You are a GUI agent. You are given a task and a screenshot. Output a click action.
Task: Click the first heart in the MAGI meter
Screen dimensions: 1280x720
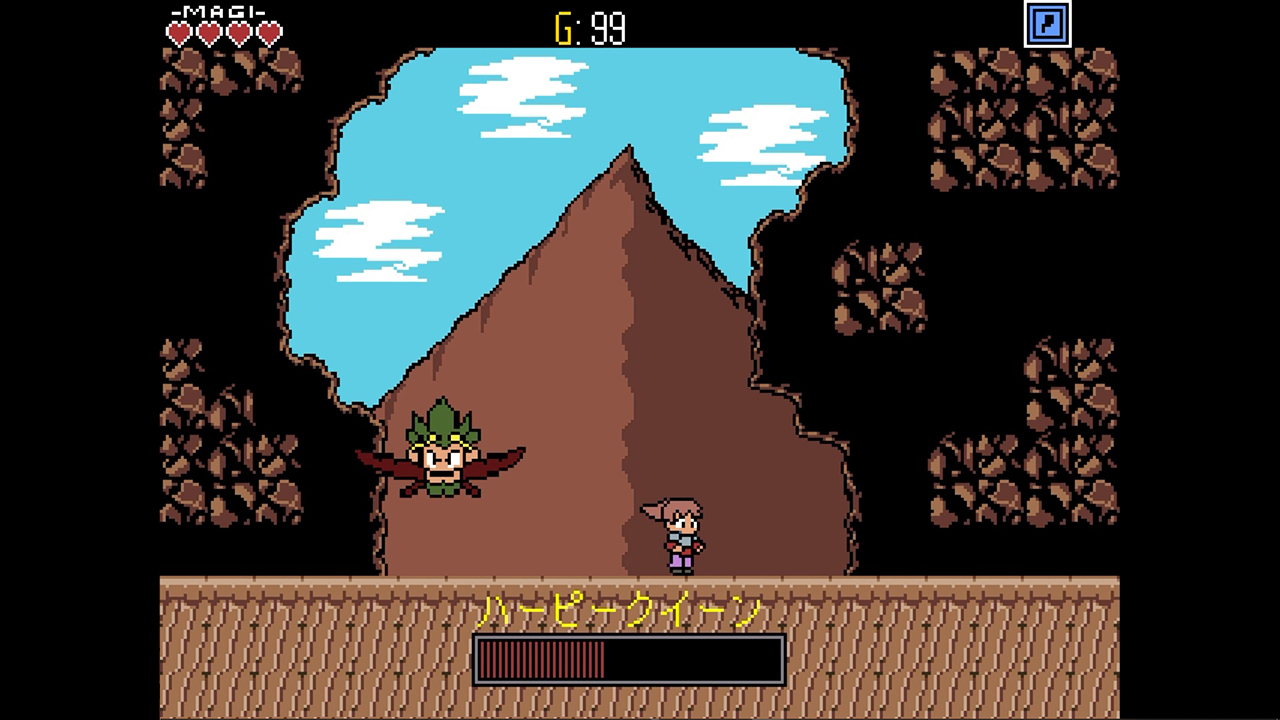(178, 32)
